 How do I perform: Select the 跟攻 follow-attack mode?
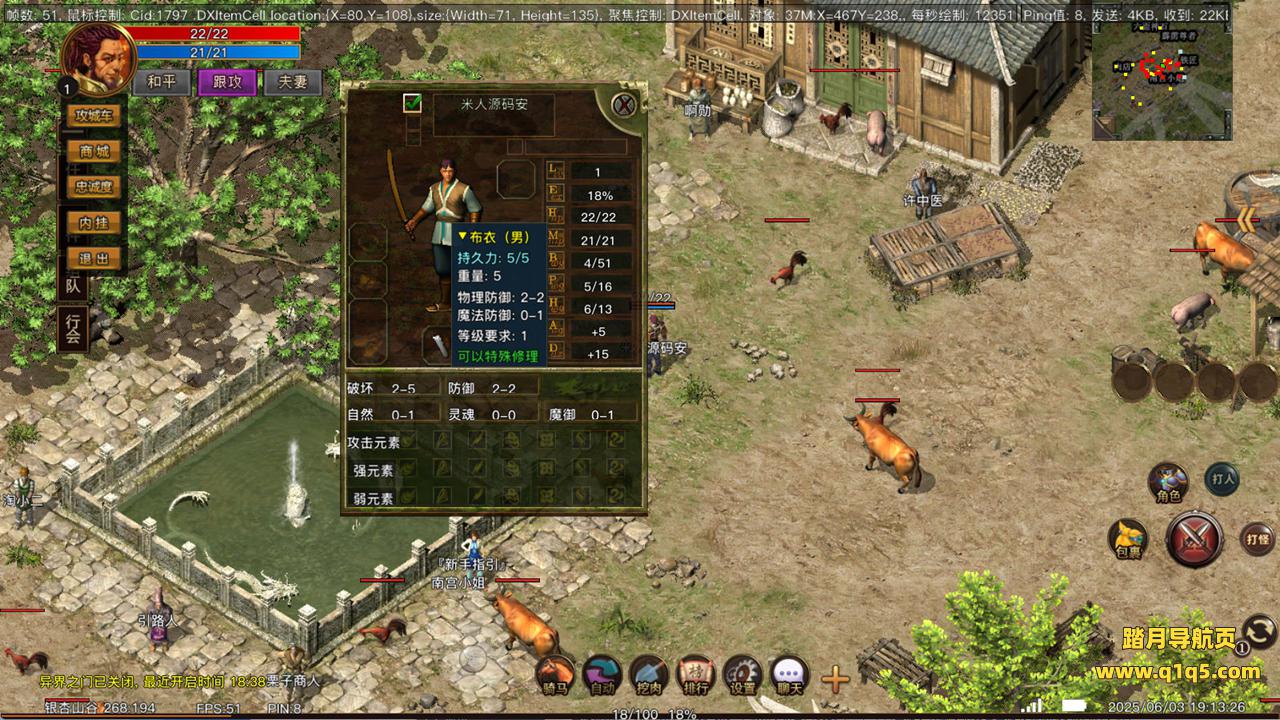tap(227, 82)
